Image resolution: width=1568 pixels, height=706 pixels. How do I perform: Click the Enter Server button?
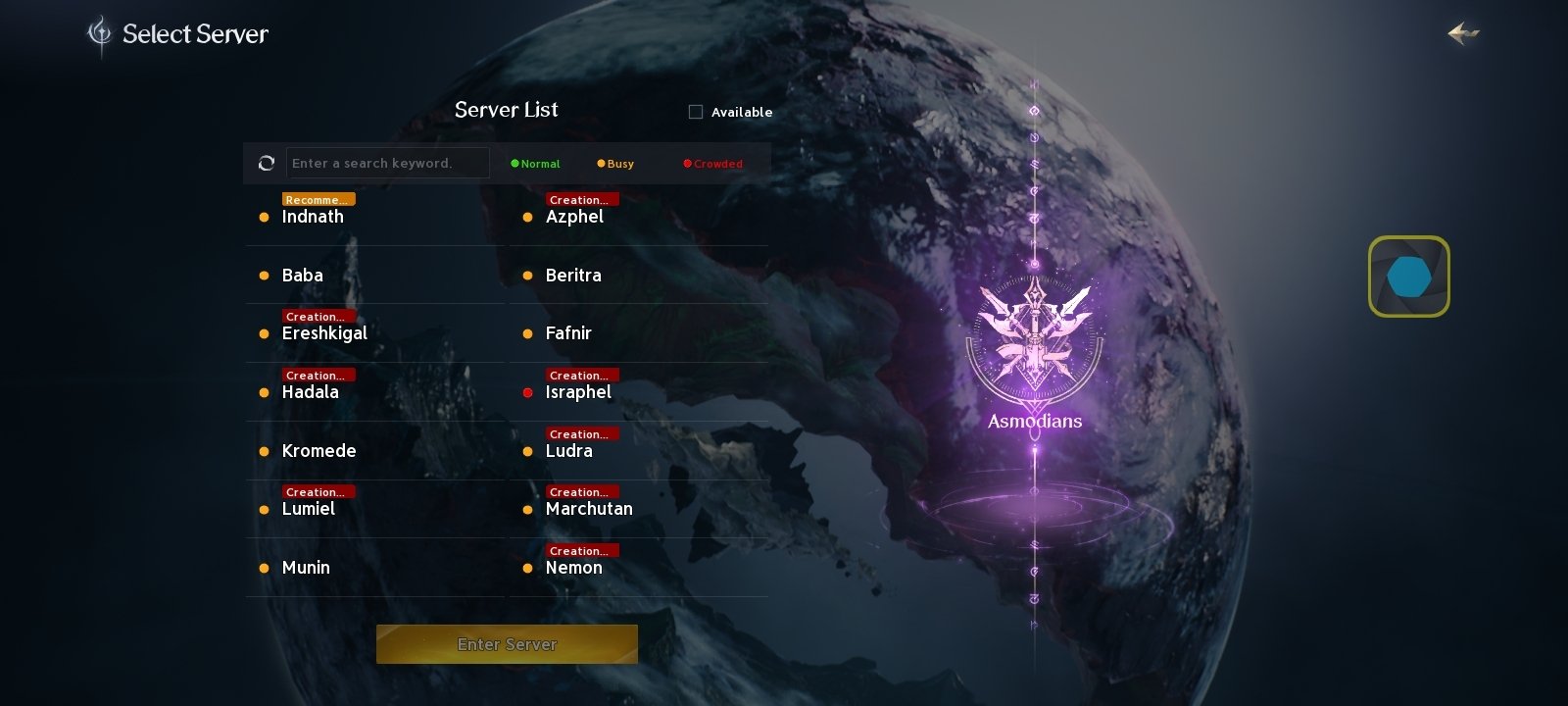(507, 644)
